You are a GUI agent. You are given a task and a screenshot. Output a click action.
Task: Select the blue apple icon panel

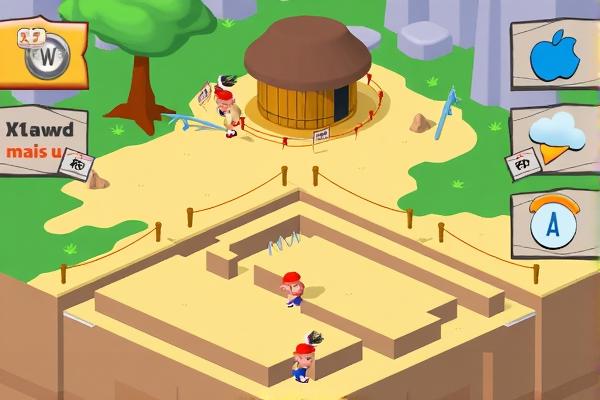click(555, 55)
